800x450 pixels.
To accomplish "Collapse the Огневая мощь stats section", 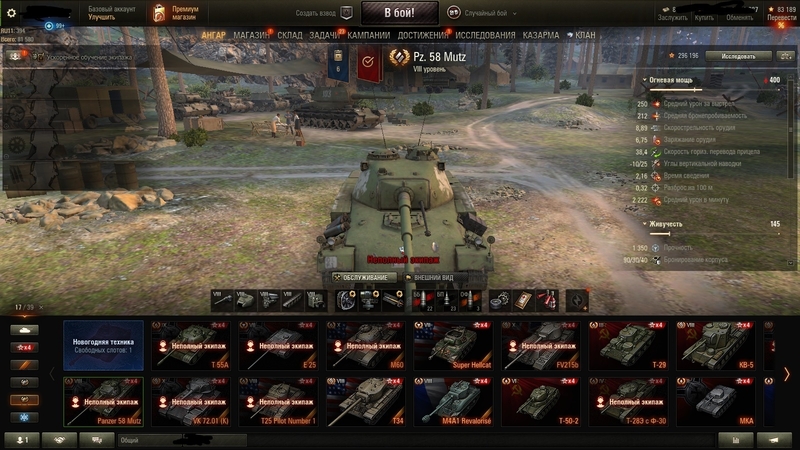I will [646, 79].
